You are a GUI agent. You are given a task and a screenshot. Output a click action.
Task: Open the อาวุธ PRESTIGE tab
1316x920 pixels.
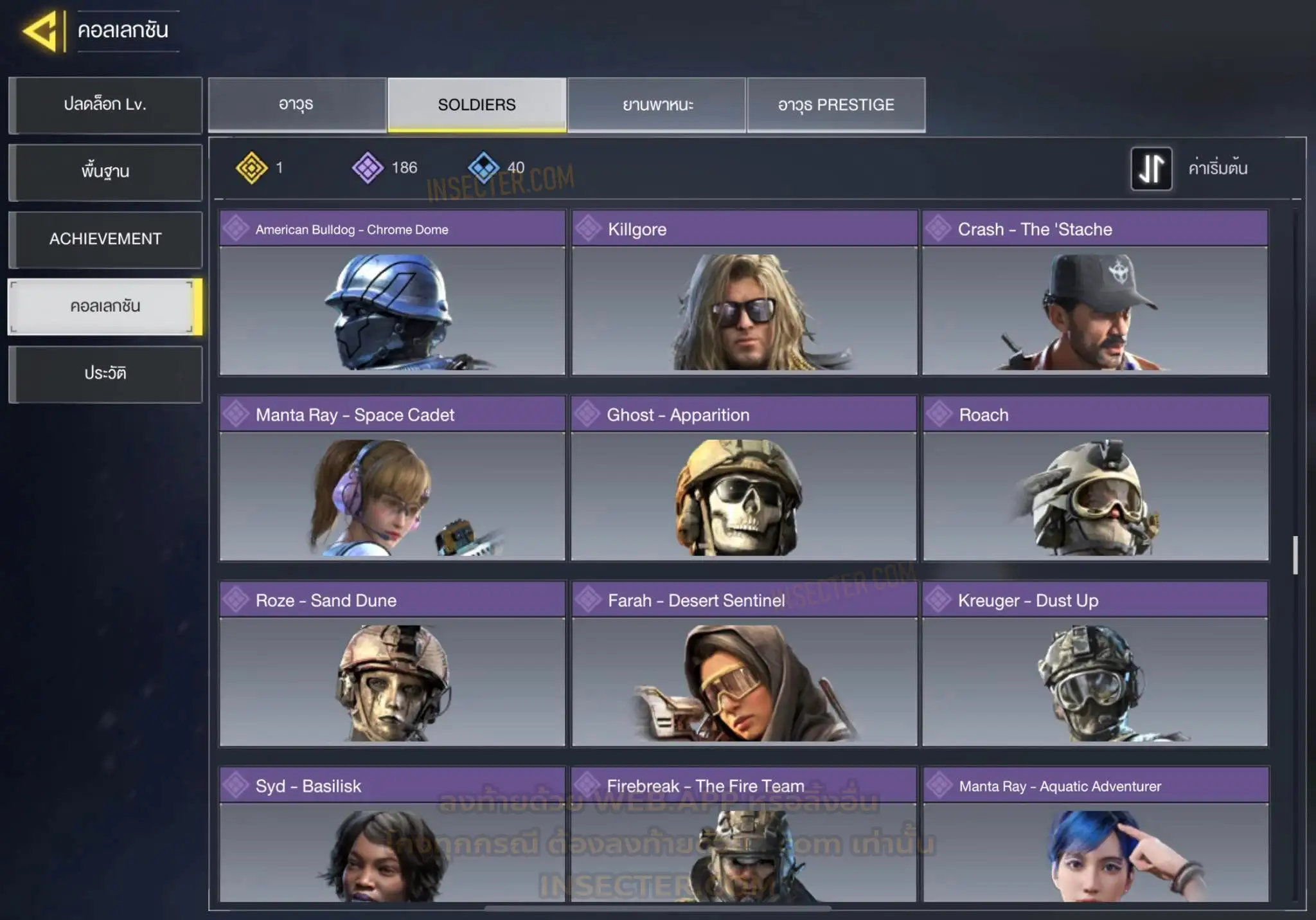point(836,105)
